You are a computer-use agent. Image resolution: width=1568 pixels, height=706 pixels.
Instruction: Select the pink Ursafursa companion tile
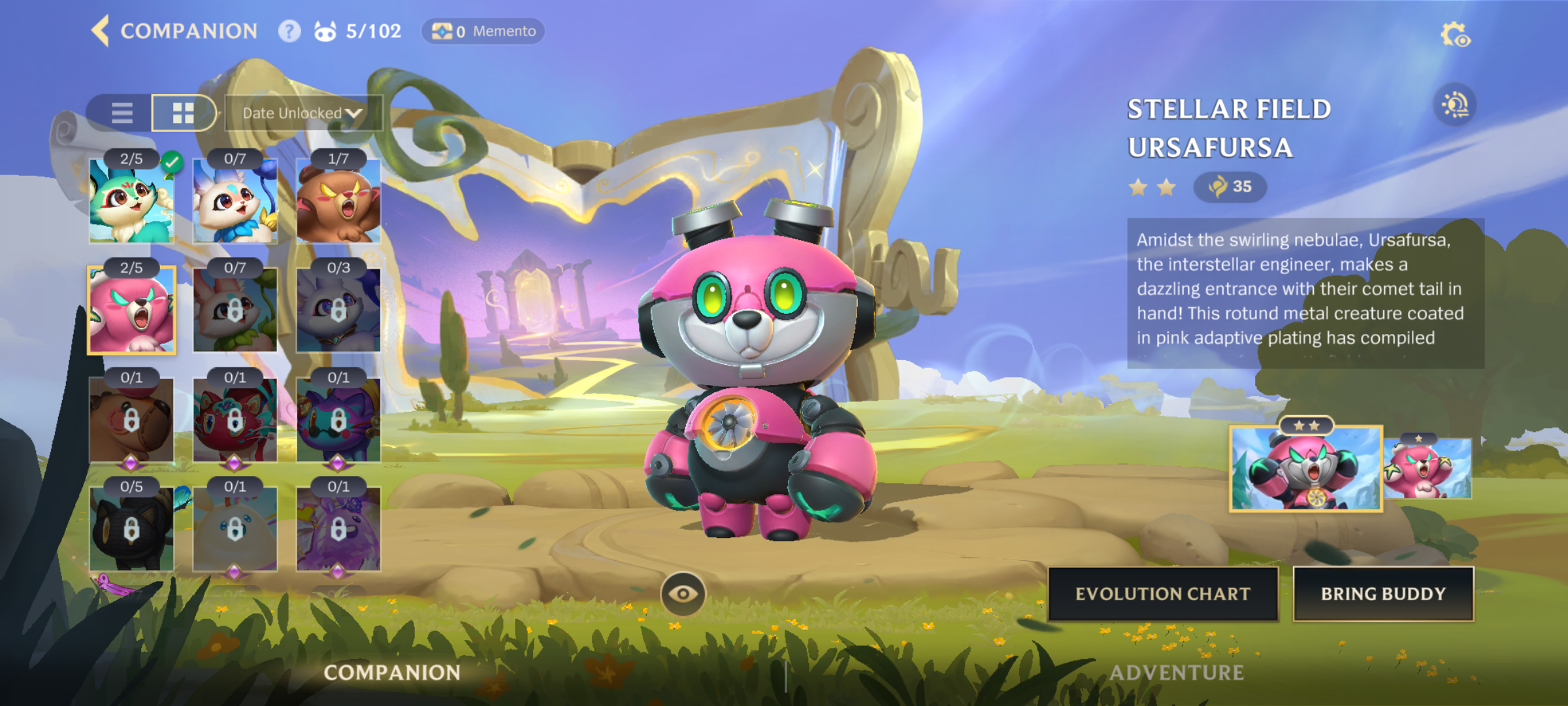(x=131, y=311)
